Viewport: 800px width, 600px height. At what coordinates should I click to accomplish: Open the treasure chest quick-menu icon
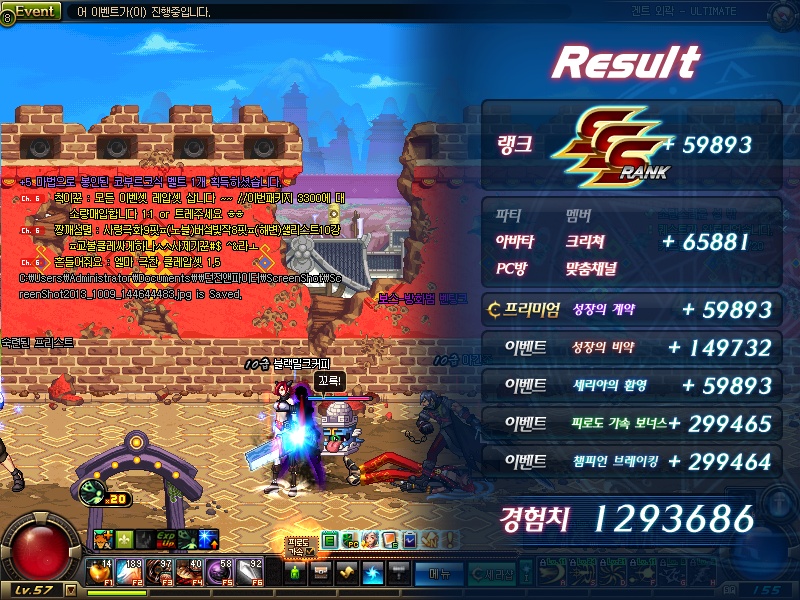(x=320, y=573)
